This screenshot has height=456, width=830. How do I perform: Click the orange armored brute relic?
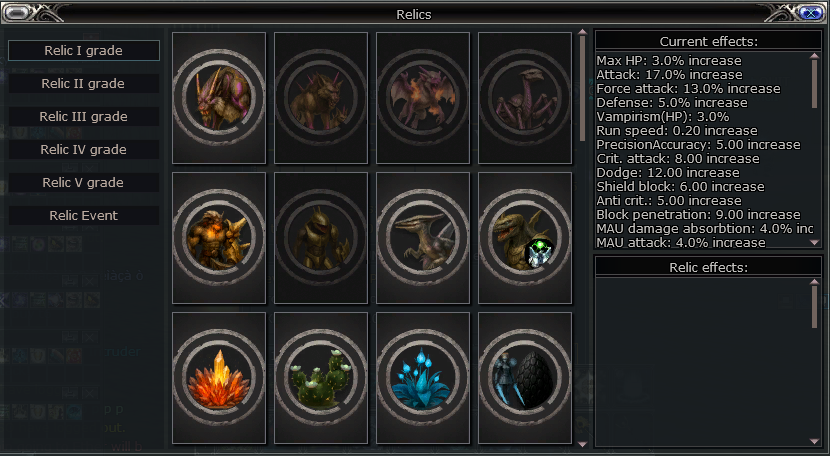[x=219, y=238]
